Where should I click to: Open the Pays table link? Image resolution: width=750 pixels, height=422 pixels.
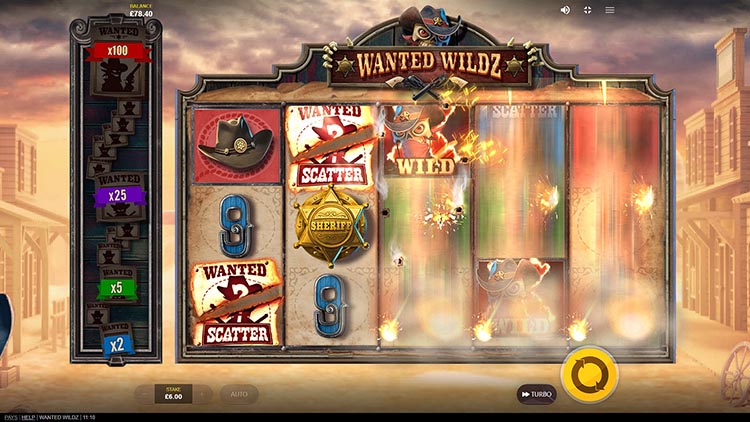point(10,417)
